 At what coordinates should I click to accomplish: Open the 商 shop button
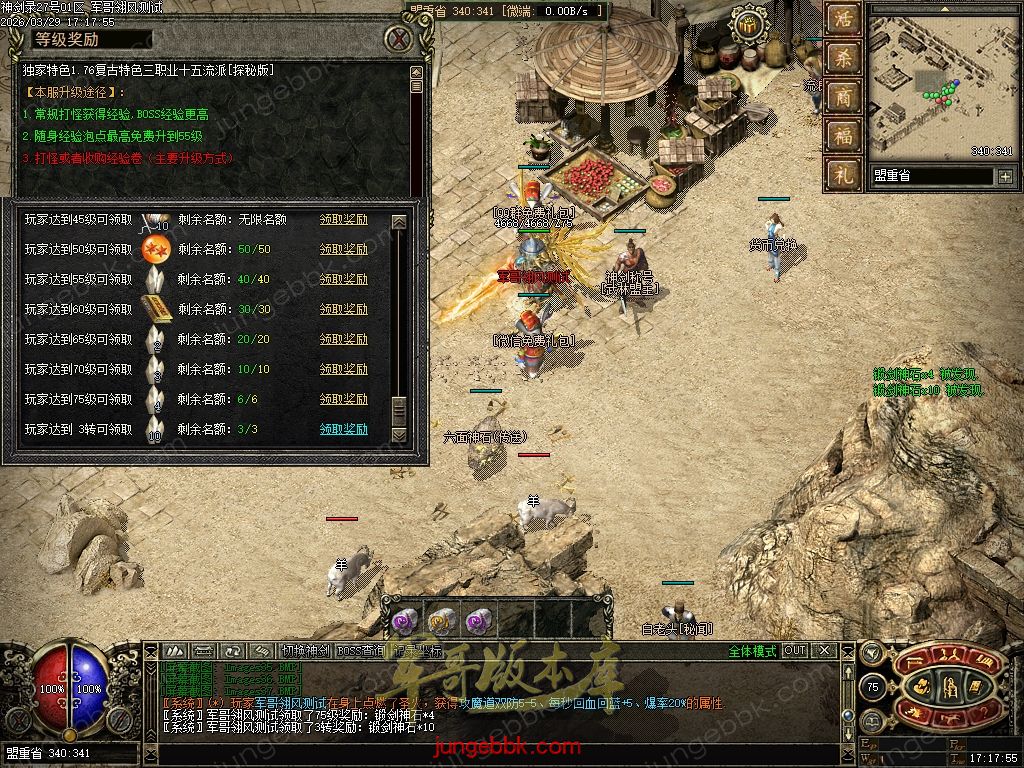[x=842, y=96]
